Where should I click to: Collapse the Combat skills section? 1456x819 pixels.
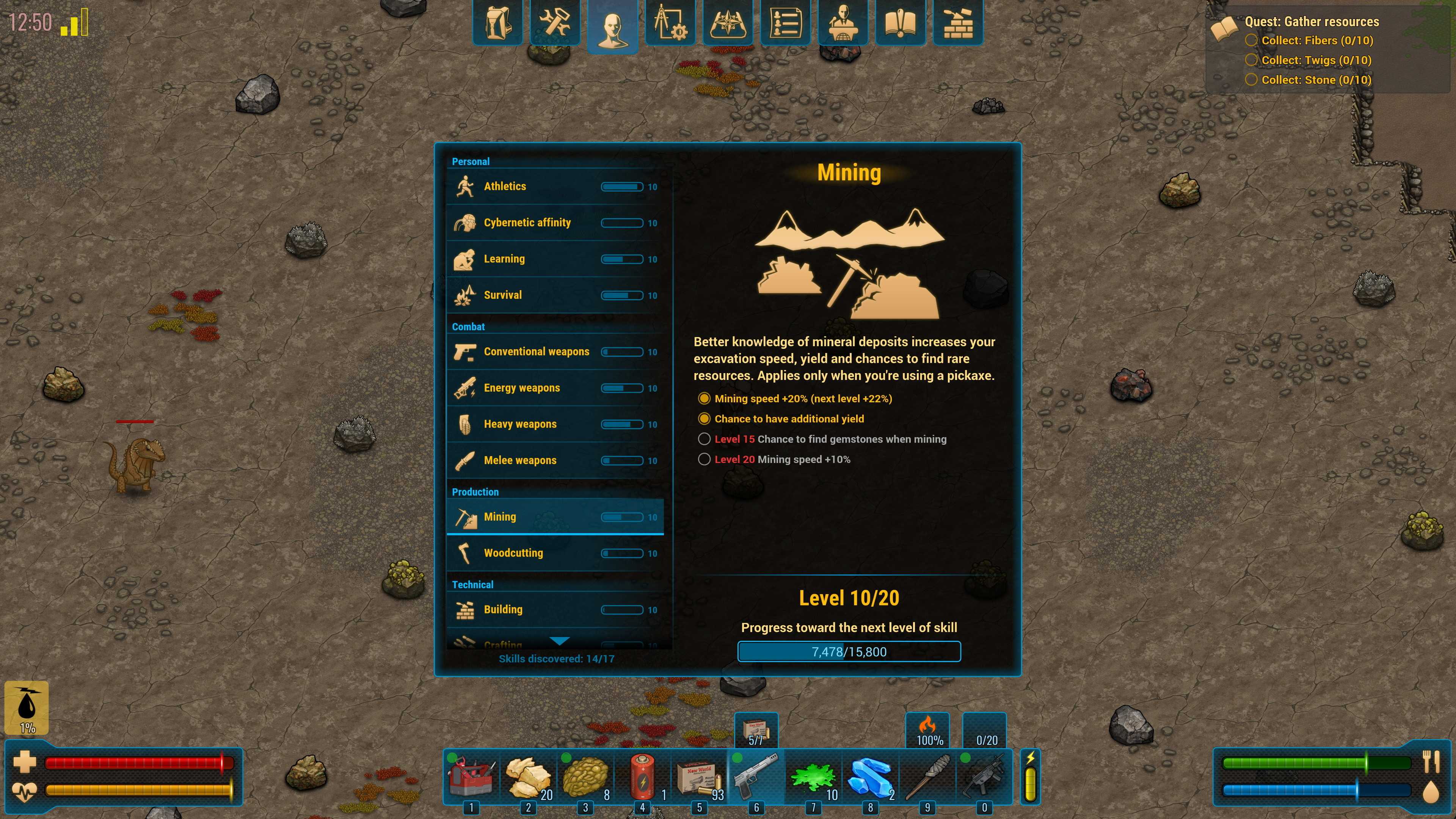coord(468,327)
